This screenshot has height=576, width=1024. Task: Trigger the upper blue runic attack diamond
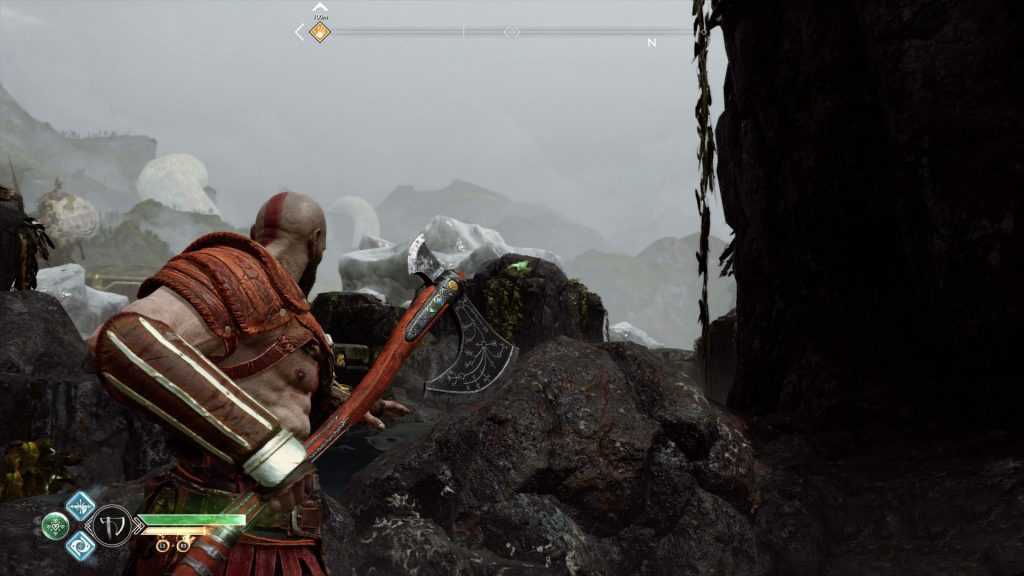[80, 505]
